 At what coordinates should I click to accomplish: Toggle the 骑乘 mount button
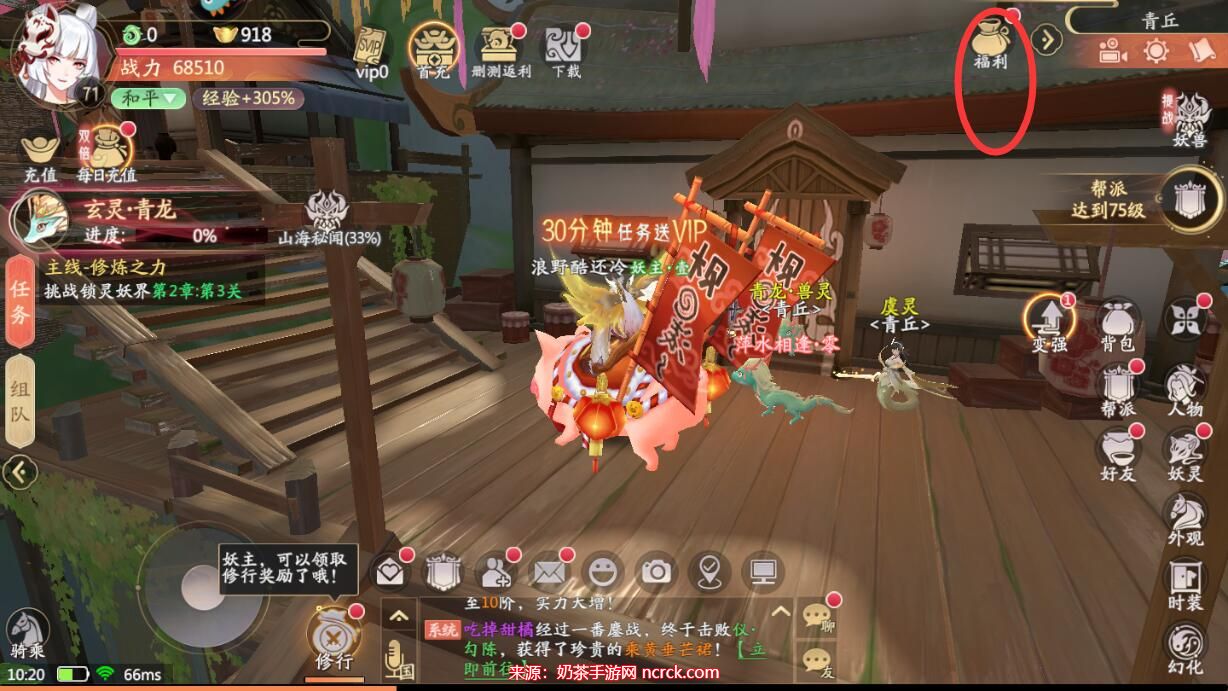[26, 636]
